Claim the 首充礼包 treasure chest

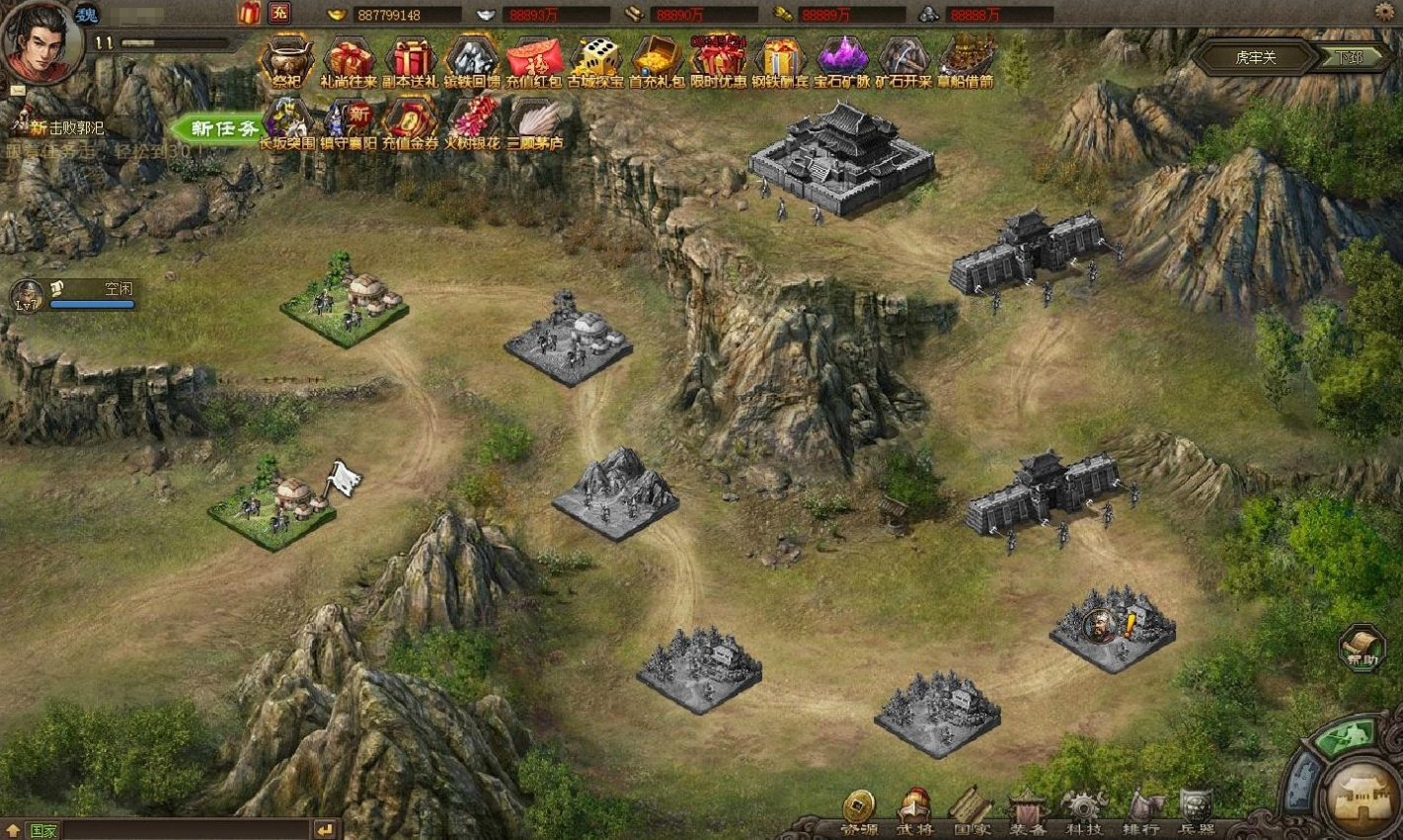pyautogui.click(x=657, y=60)
